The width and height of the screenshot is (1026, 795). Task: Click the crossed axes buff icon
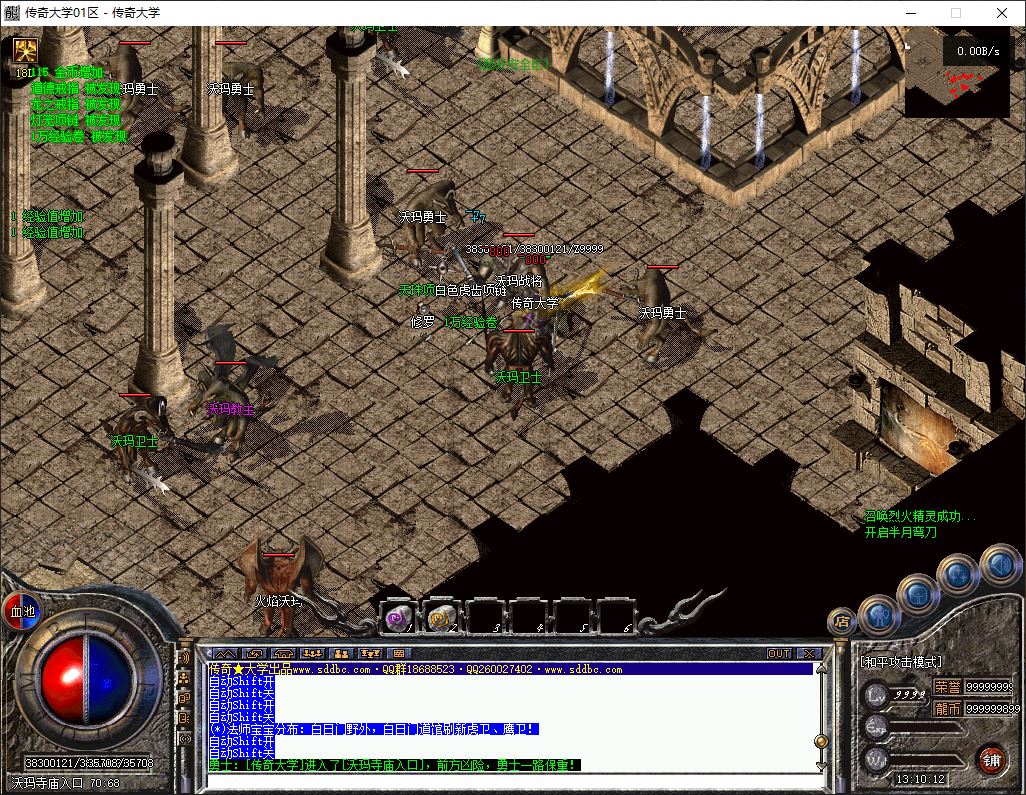(25, 50)
